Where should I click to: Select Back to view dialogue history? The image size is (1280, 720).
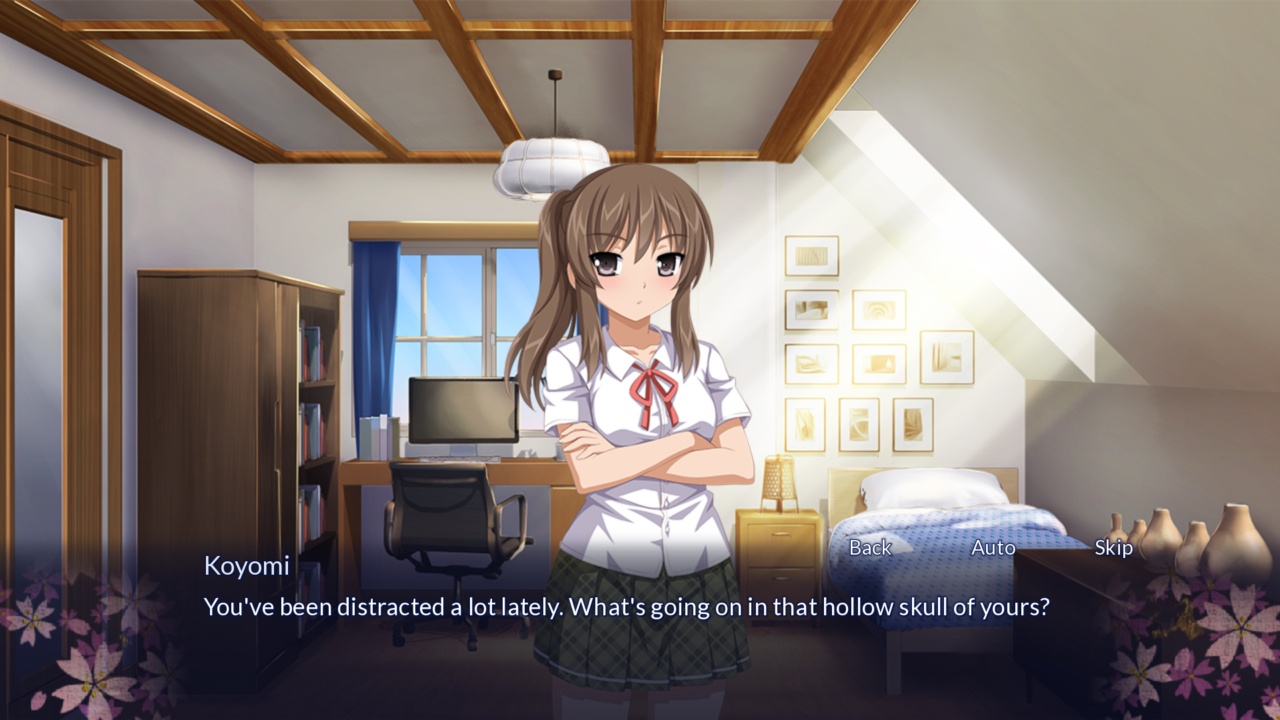click(x=869, y=548)
